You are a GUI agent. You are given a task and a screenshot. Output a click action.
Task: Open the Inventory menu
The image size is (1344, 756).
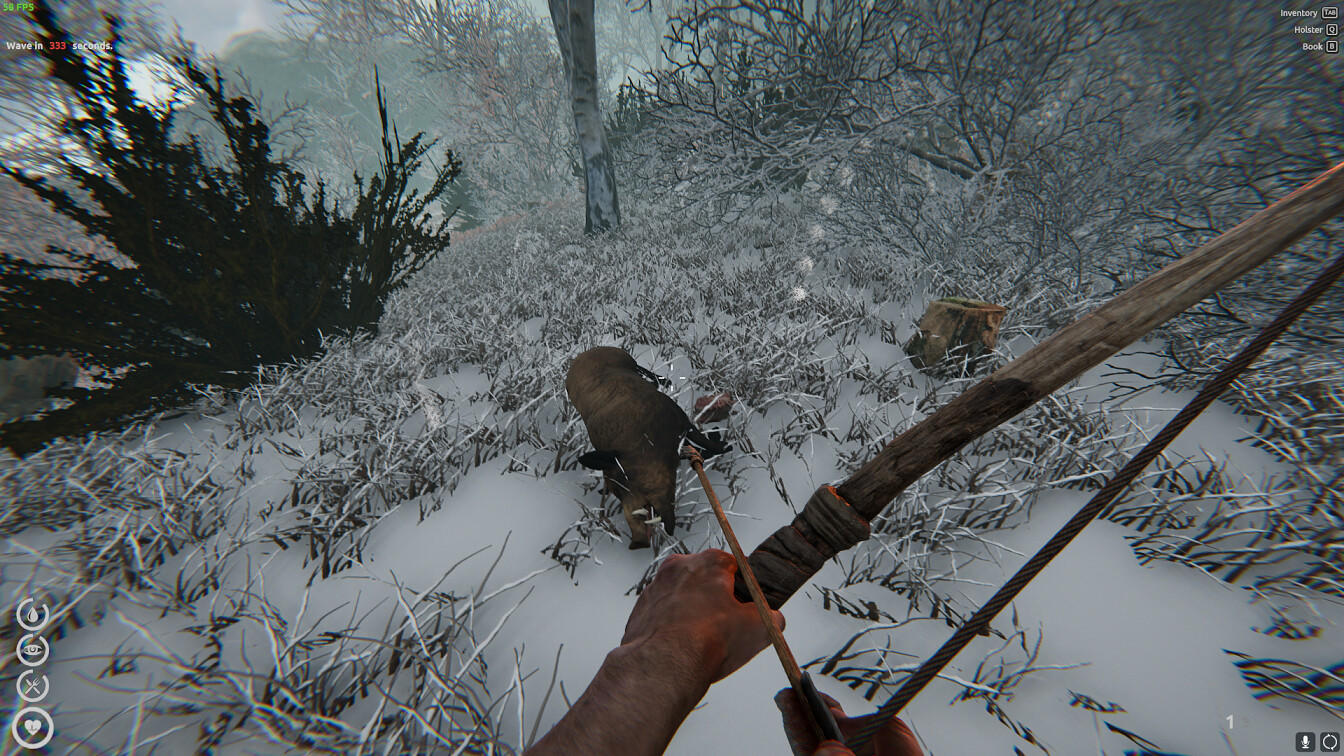pos(1298,13)
